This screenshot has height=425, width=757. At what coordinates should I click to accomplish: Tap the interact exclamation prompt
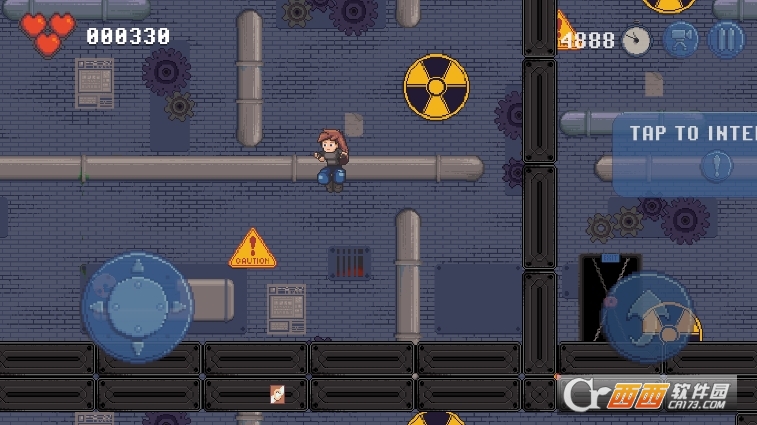click(714, 166)
